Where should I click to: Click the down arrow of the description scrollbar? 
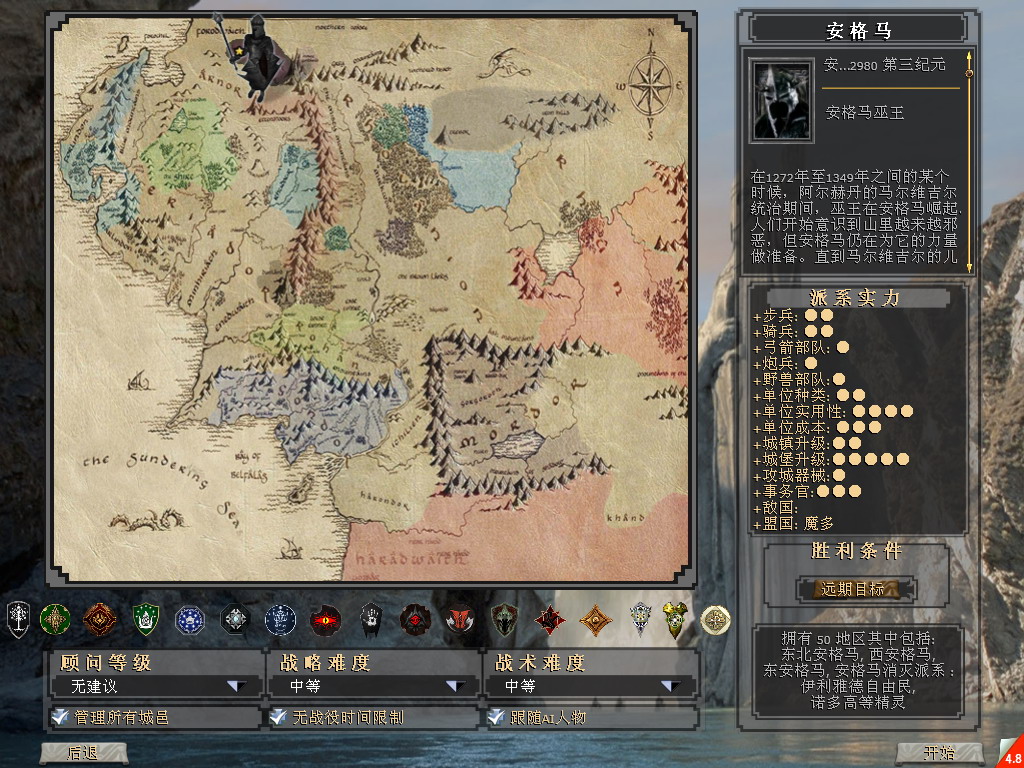coord(968,265)
